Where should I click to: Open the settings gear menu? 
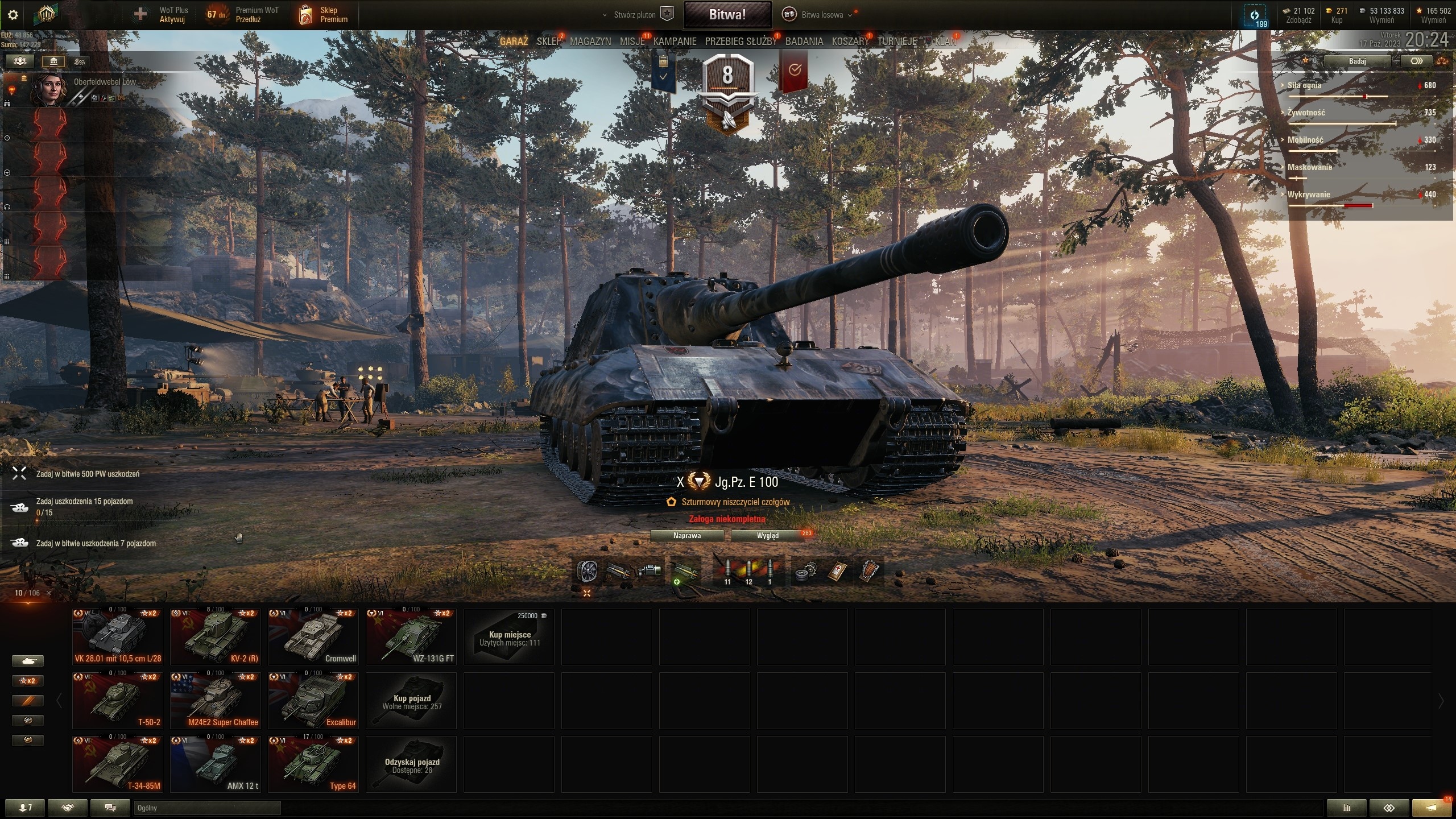[x=13, y=15]
